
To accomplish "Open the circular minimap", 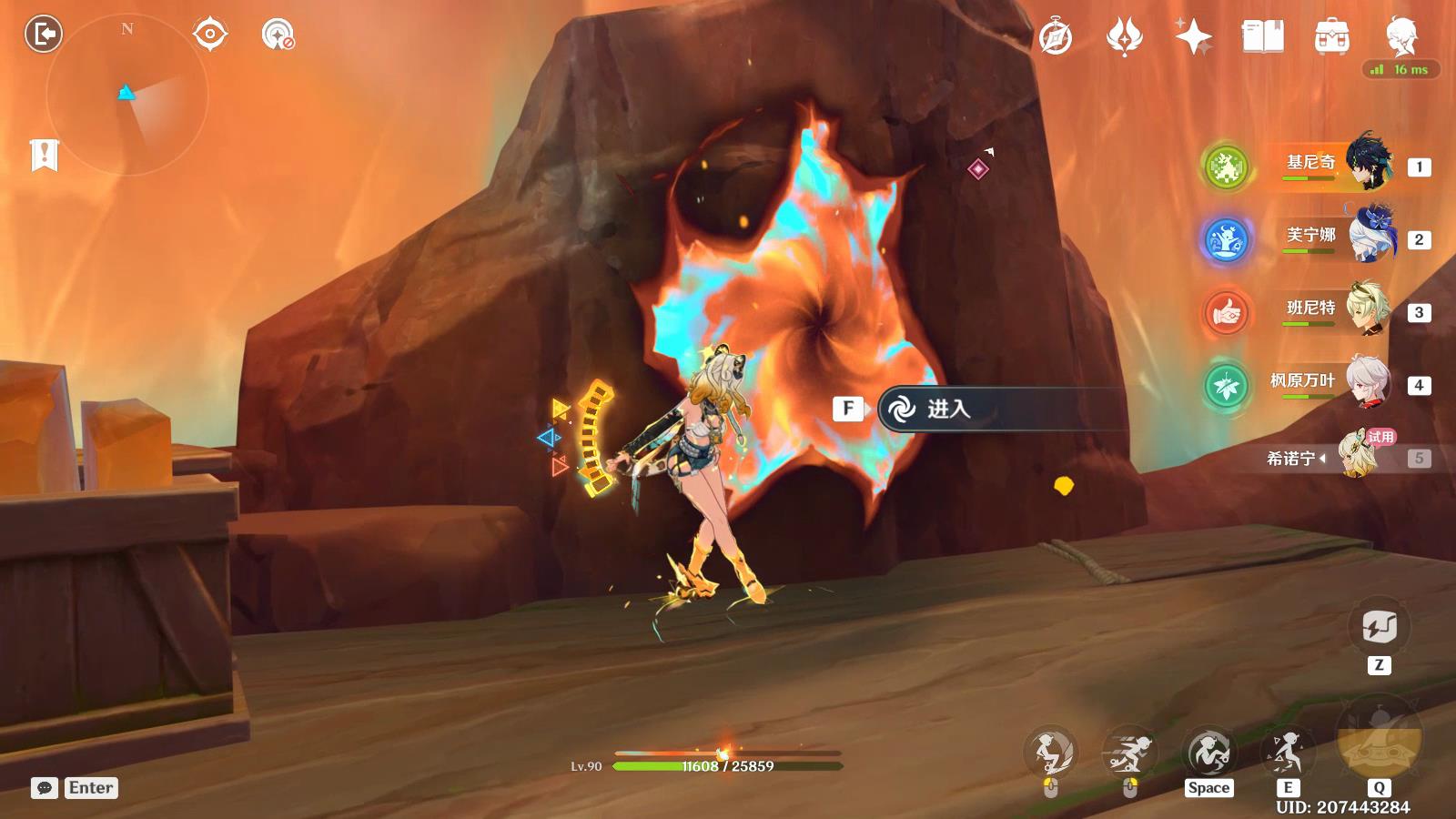I will click(x=126, y=95).
